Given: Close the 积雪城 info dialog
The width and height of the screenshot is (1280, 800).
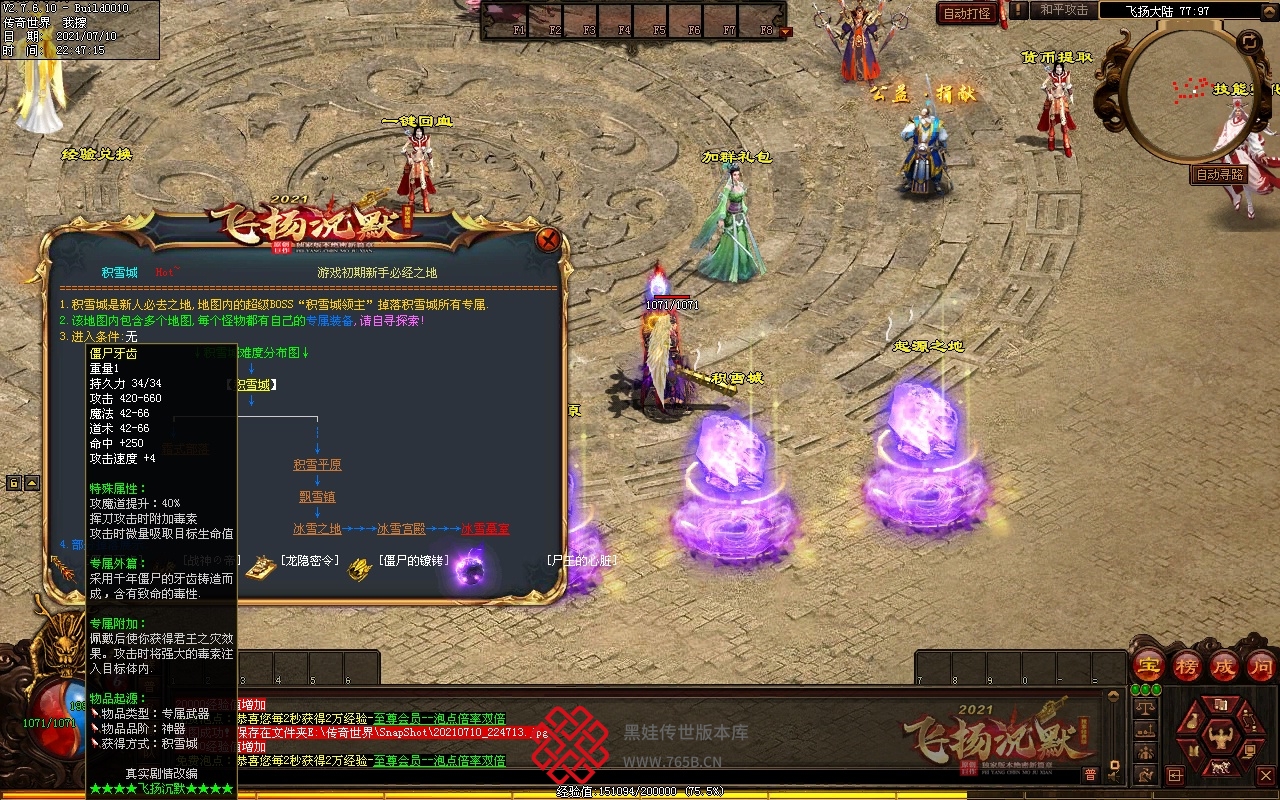Looking at the screenshot, I should pos(547,240).
